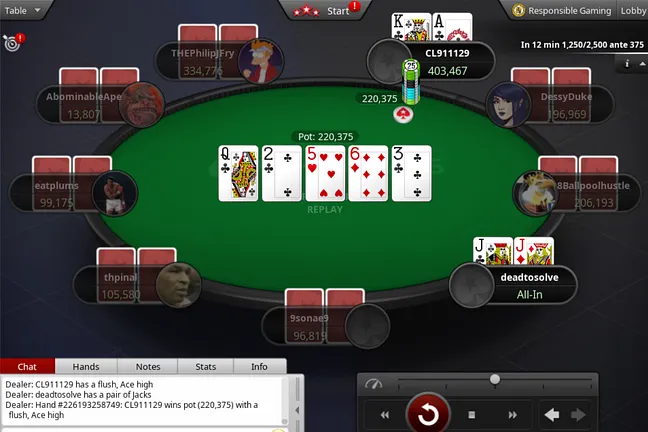Viewport: 648px width, 432px height.
Task: Open the Info tab
Action: [259, 367]
